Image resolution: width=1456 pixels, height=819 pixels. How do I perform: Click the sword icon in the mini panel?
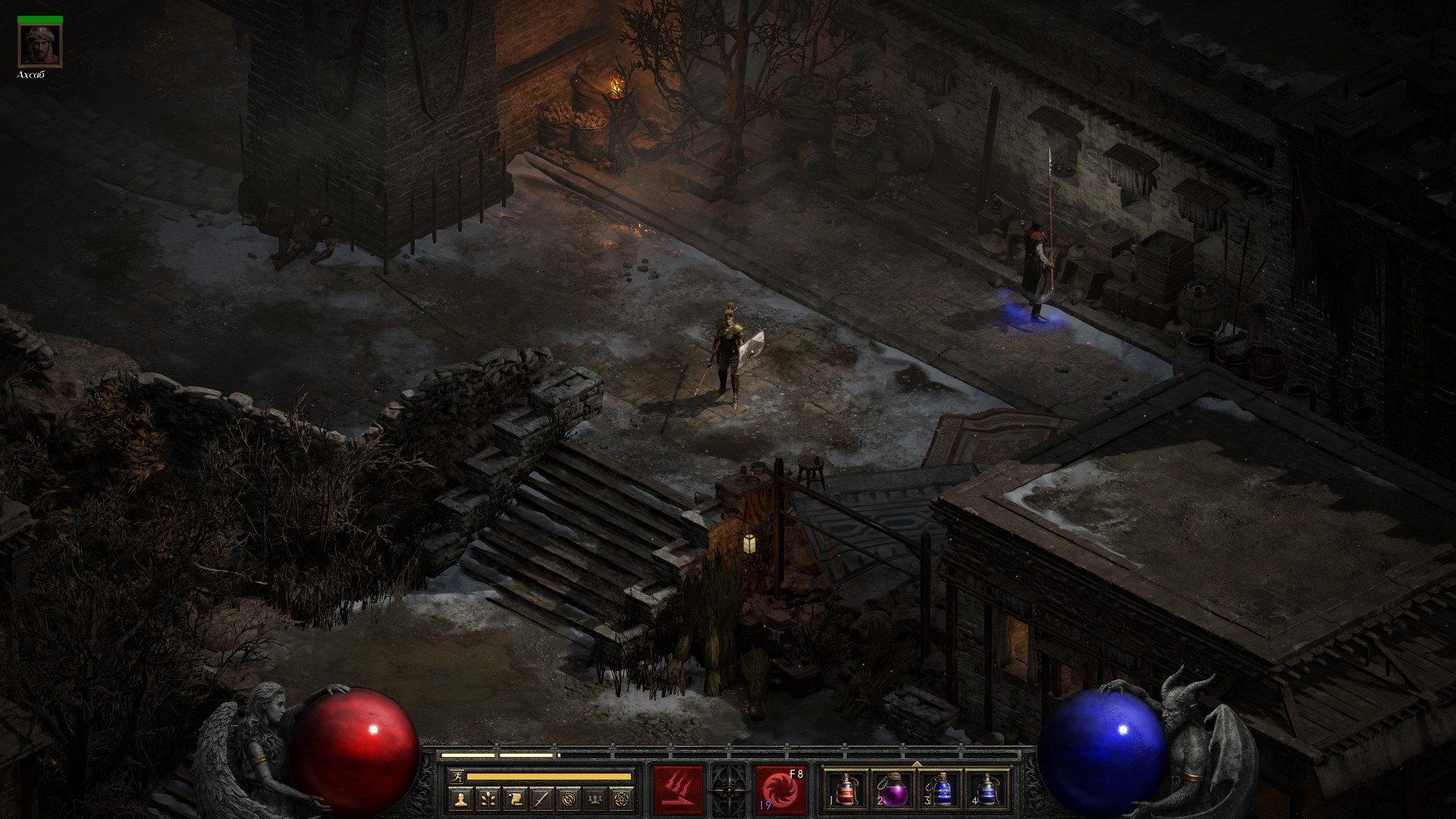541,799
